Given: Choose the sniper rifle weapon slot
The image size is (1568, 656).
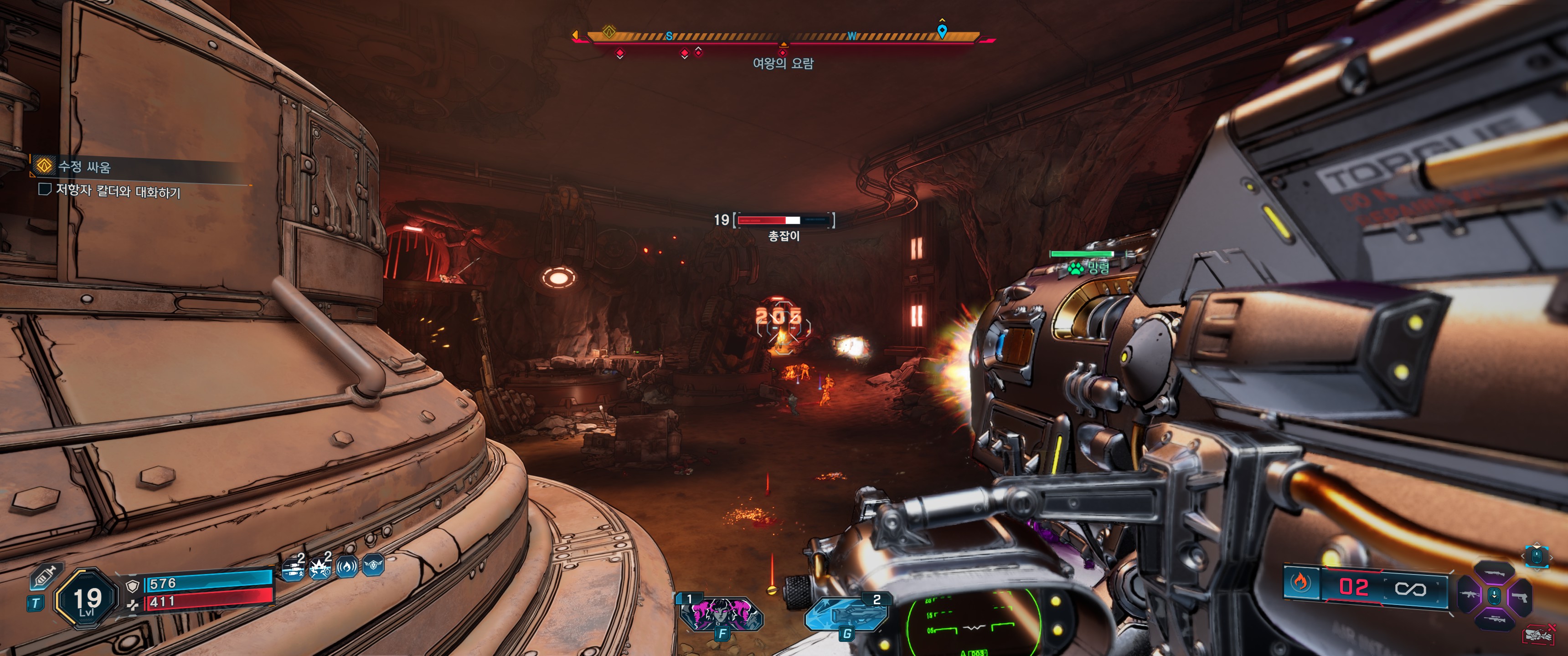Looking at the screenshot, I should [x=1494, y=619].
